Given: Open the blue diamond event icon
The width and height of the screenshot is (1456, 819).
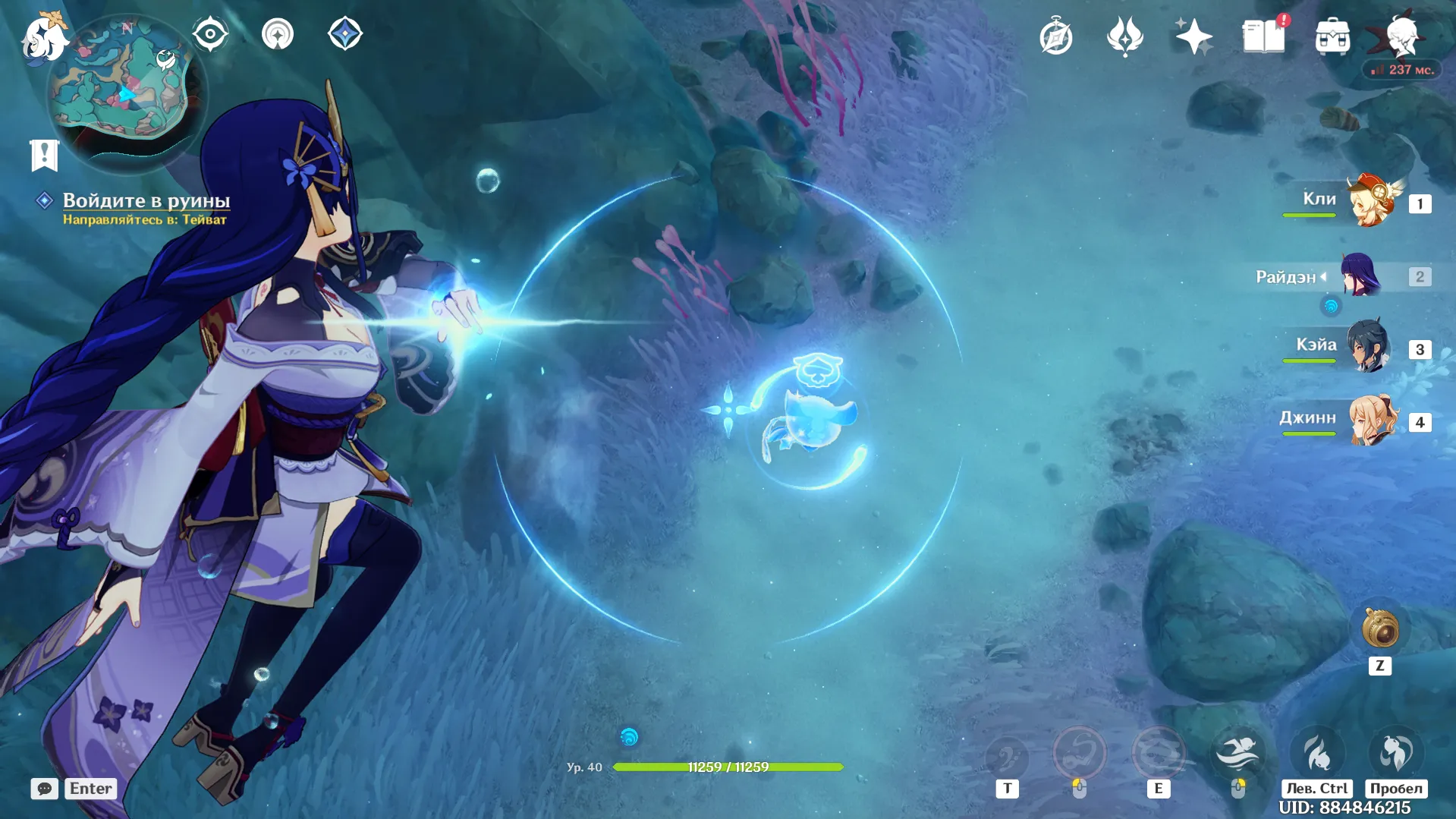Looking at the screenshot, I should 345,34.
